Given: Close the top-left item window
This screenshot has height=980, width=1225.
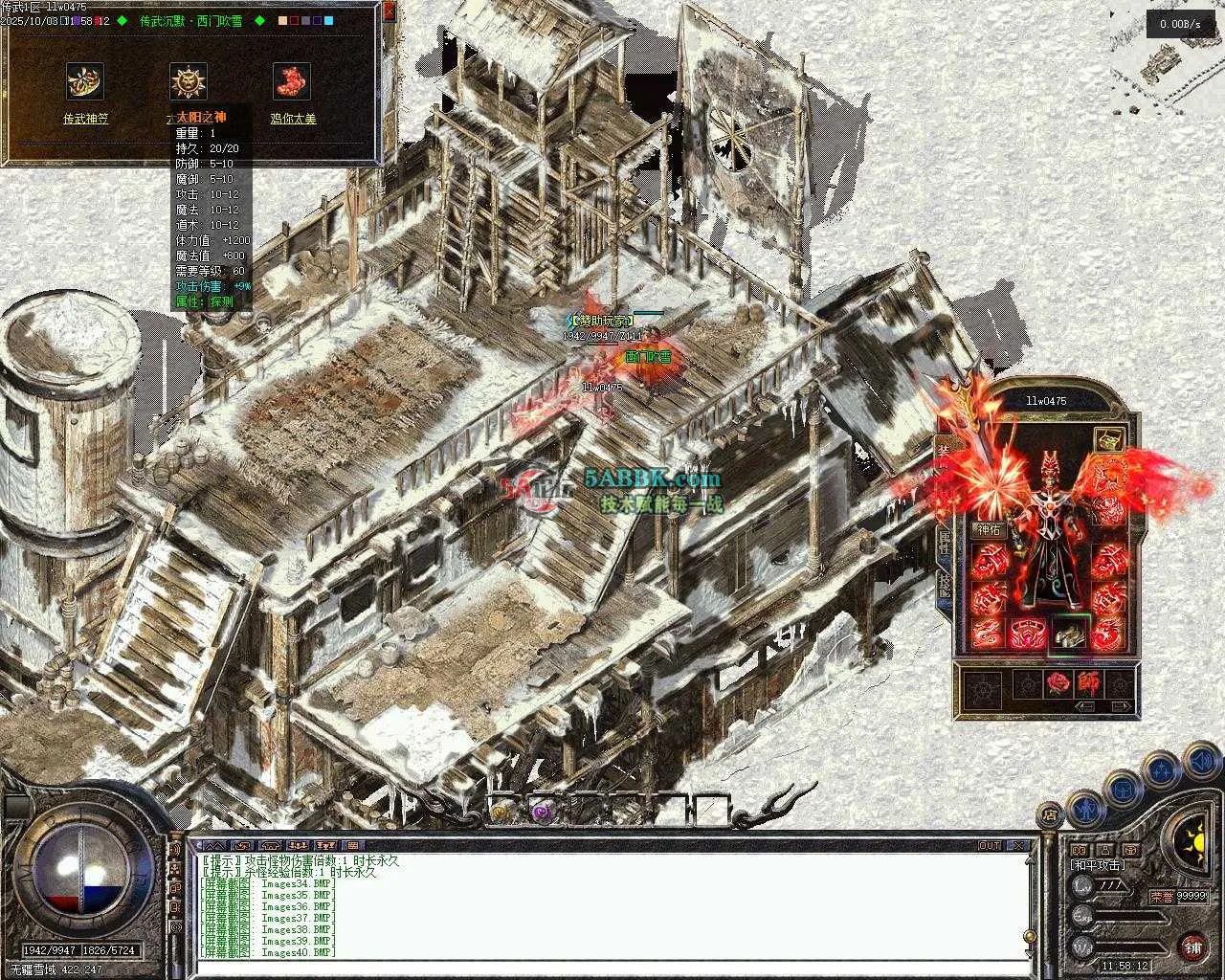Looking at the screenshot, I should click(x=389, y=11).
